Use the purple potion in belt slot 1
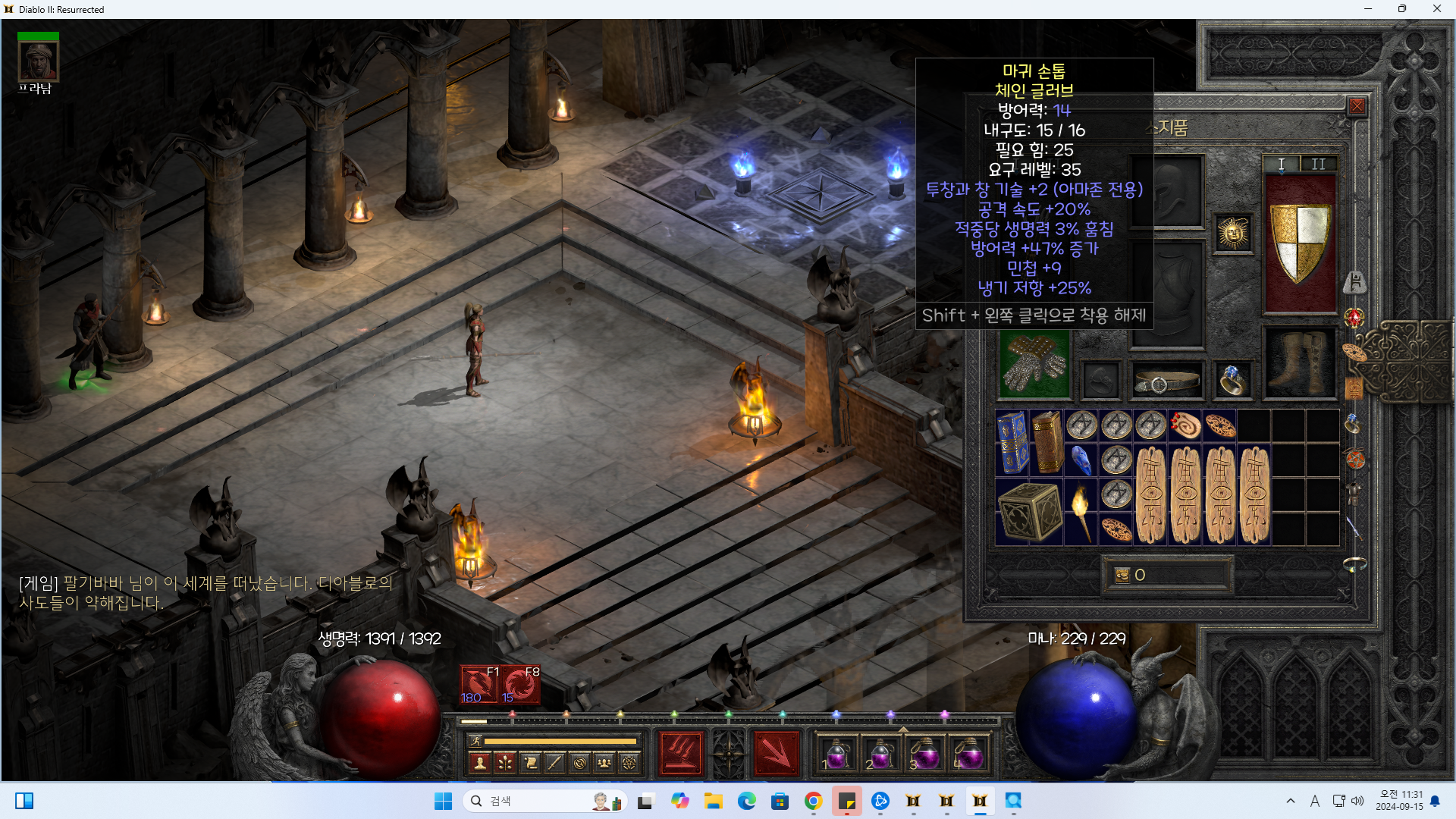 (838, 755)
